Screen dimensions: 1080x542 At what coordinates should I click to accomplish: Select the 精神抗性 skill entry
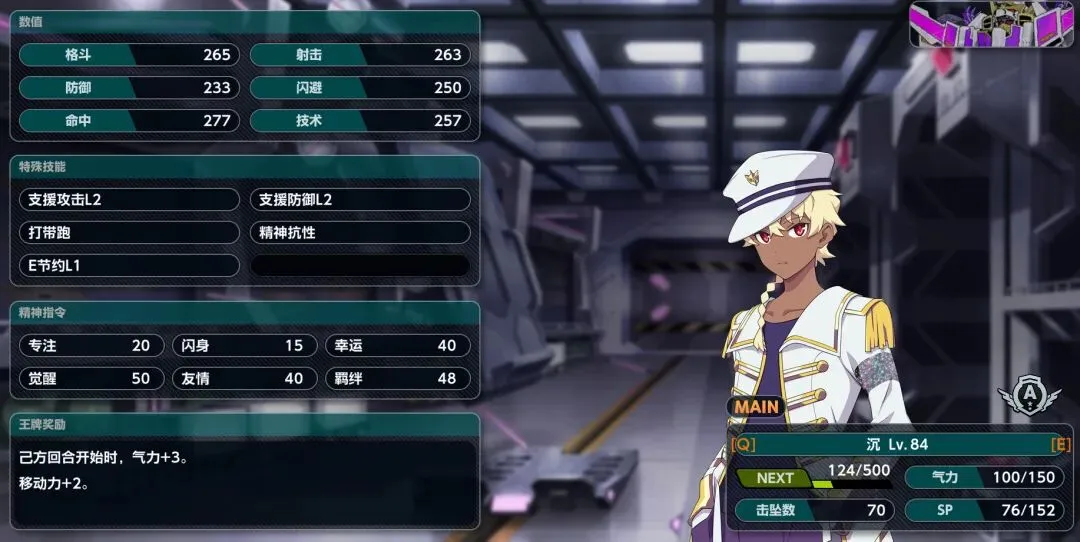(x=359, y=233)
